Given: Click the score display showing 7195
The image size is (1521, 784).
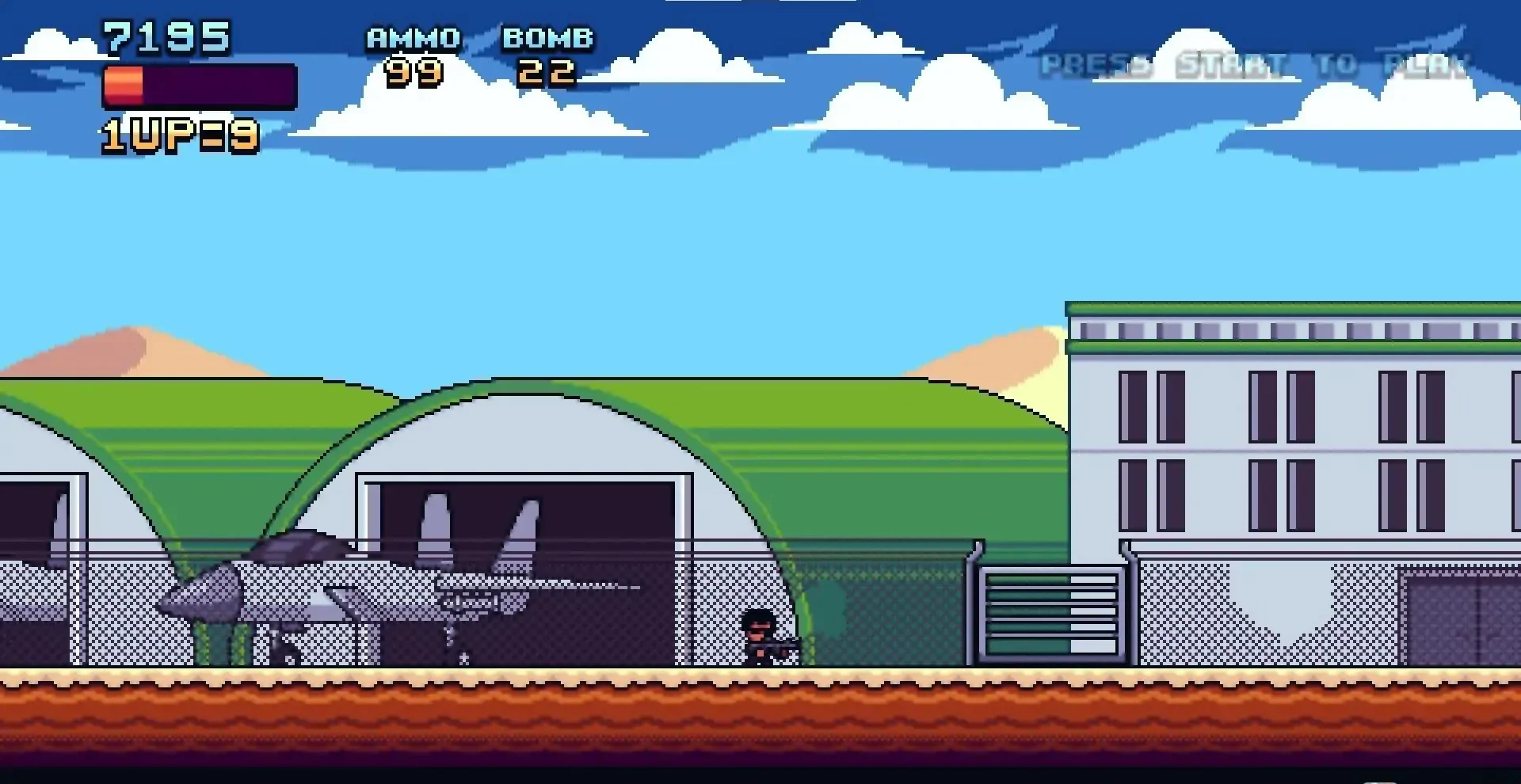Looking at the screenshot, I should click(x=165, y=34).
